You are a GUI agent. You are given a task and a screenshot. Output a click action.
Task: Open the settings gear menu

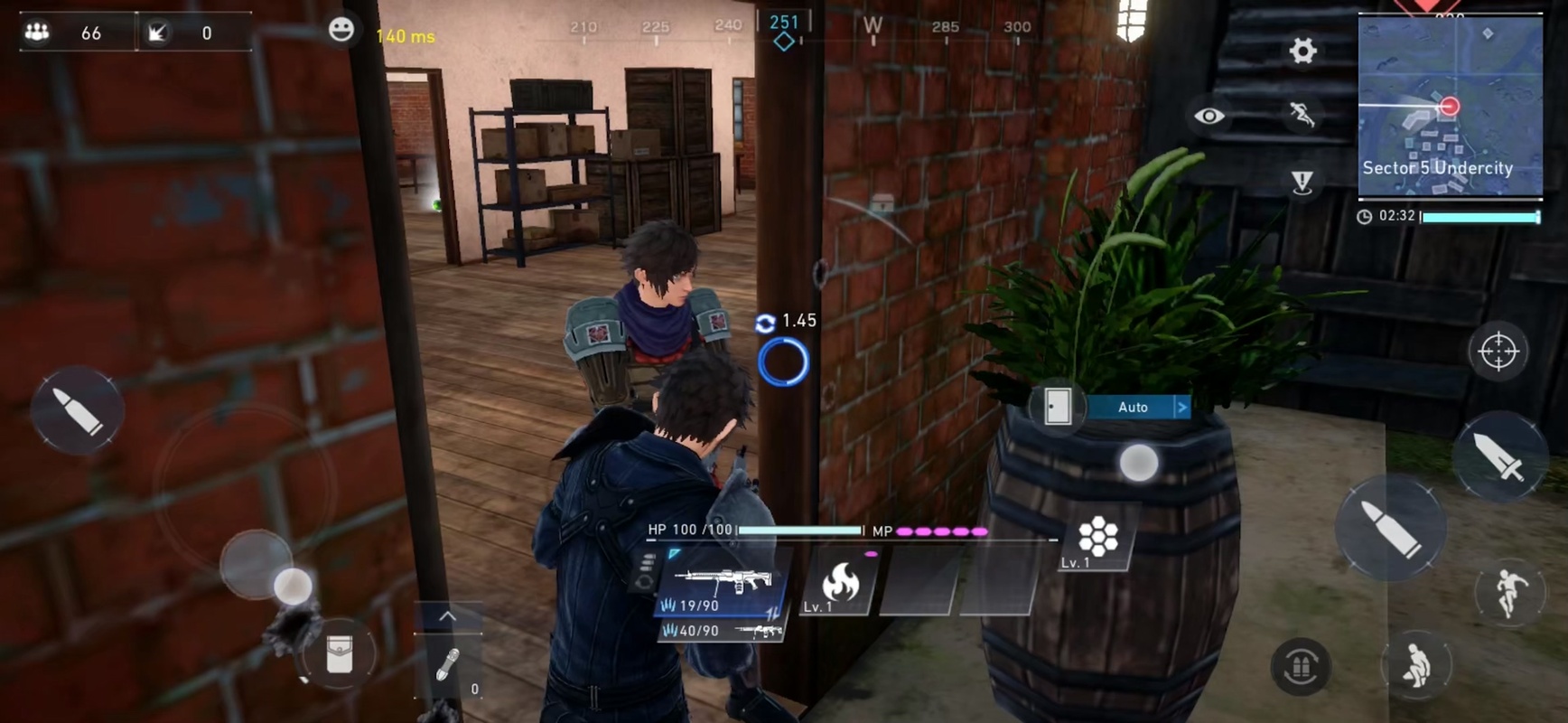[x=1302, y=51]
